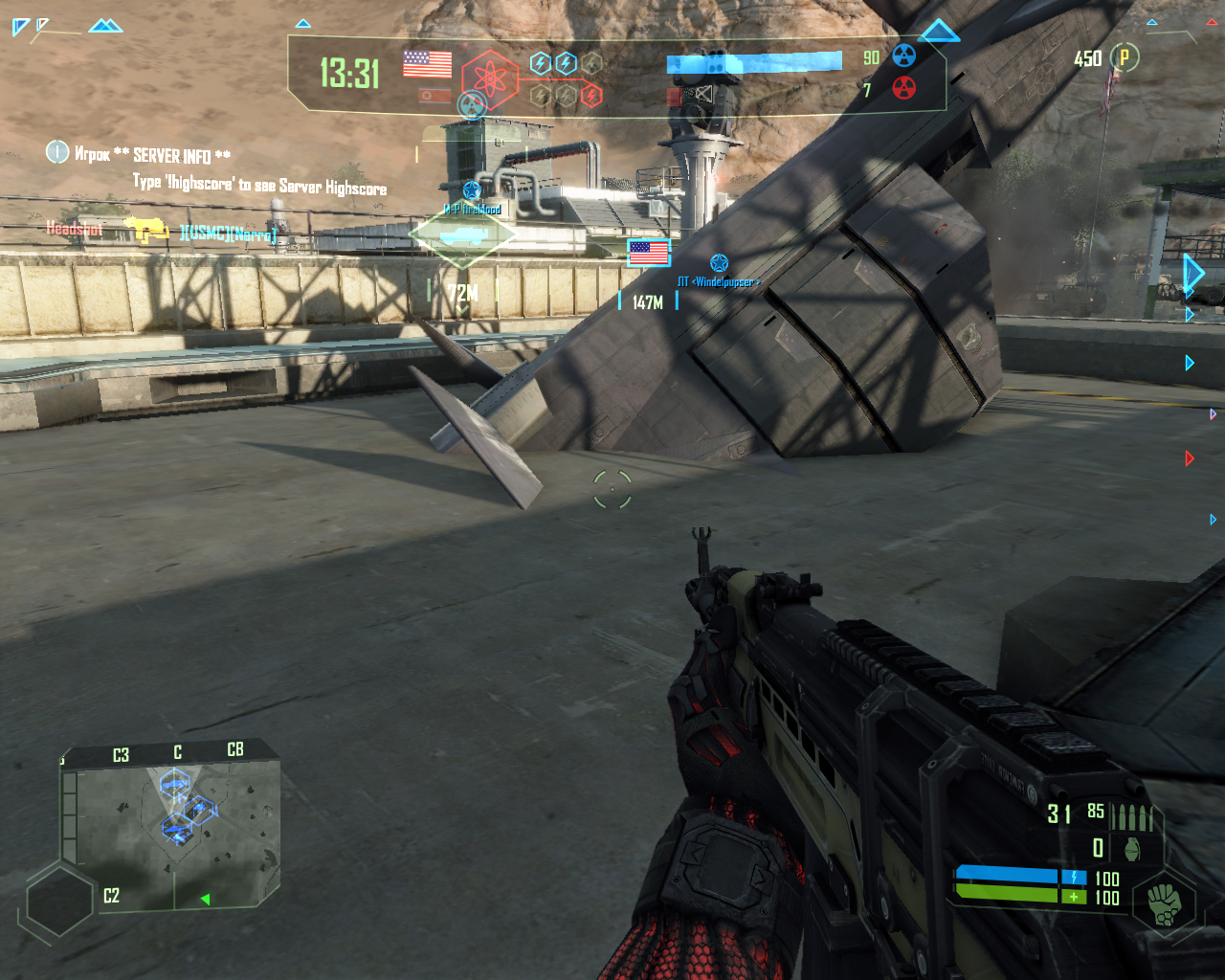The width and height of the screenshot is (1225, 980).
Task: Click the server info message icon
Action: [x=57, y=151]
